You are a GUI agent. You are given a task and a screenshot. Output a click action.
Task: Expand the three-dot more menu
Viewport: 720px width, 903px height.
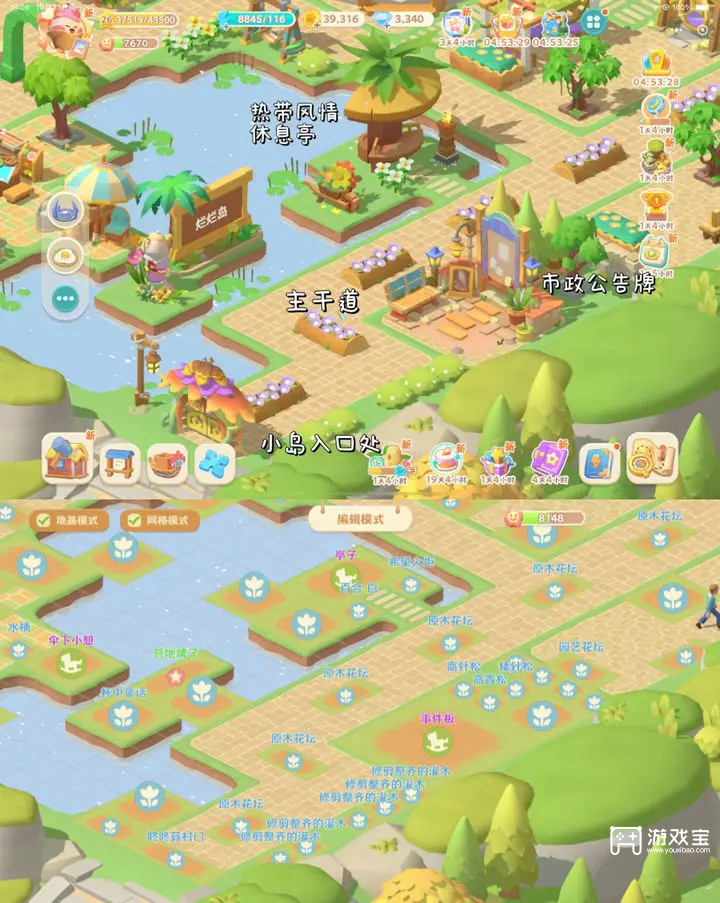(66, 297)
